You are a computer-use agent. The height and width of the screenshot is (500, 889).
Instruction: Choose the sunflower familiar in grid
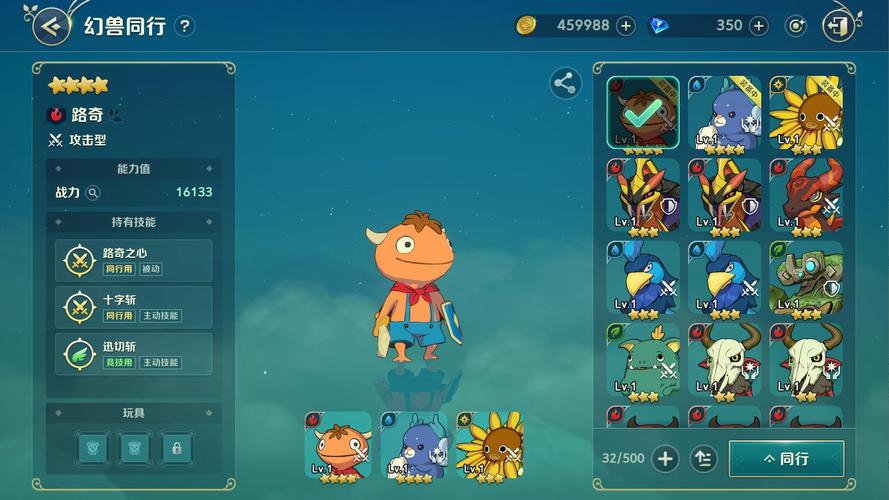pos(805,113)
